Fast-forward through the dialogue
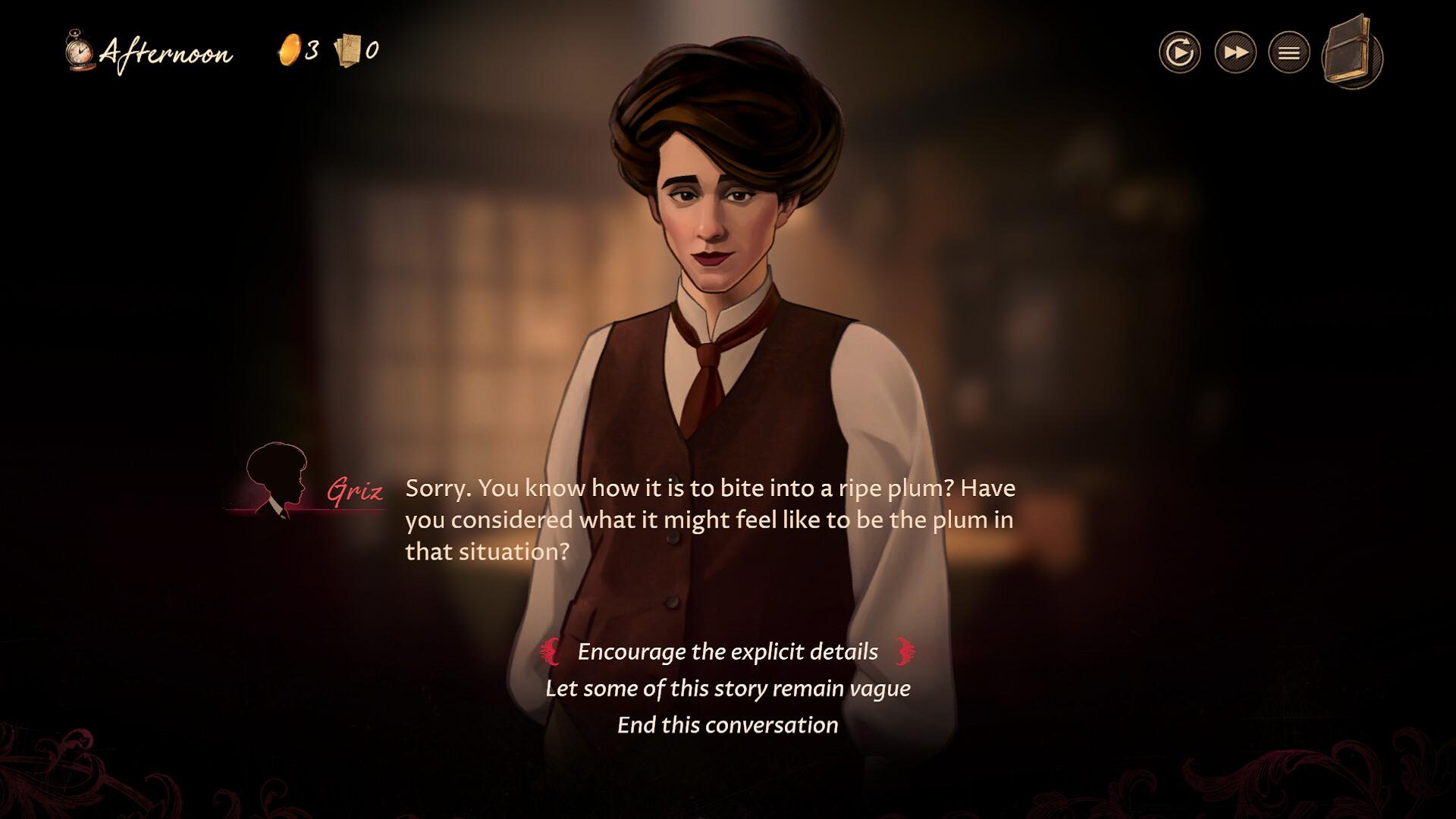 click(1235, 53)
